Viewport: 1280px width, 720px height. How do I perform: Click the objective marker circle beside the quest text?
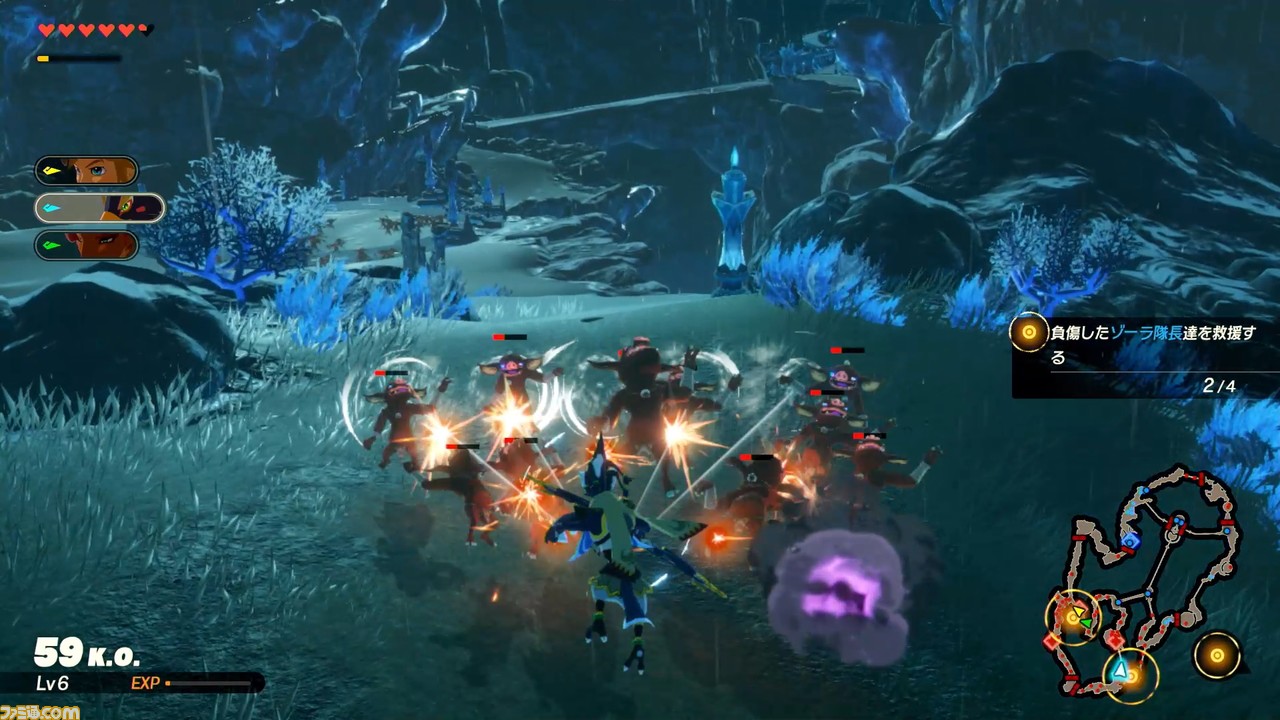1028,332
